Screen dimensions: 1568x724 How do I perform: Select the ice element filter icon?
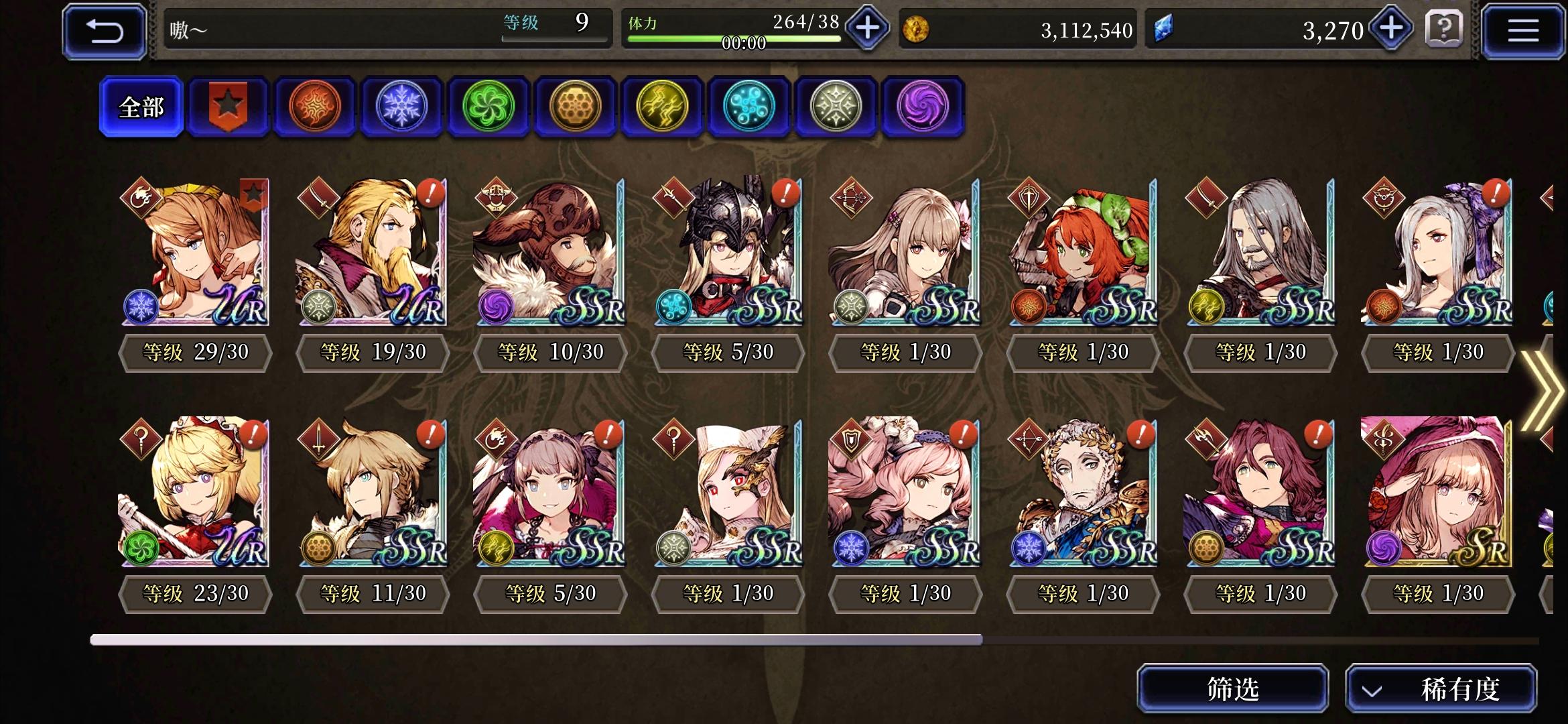coord(401,107)
